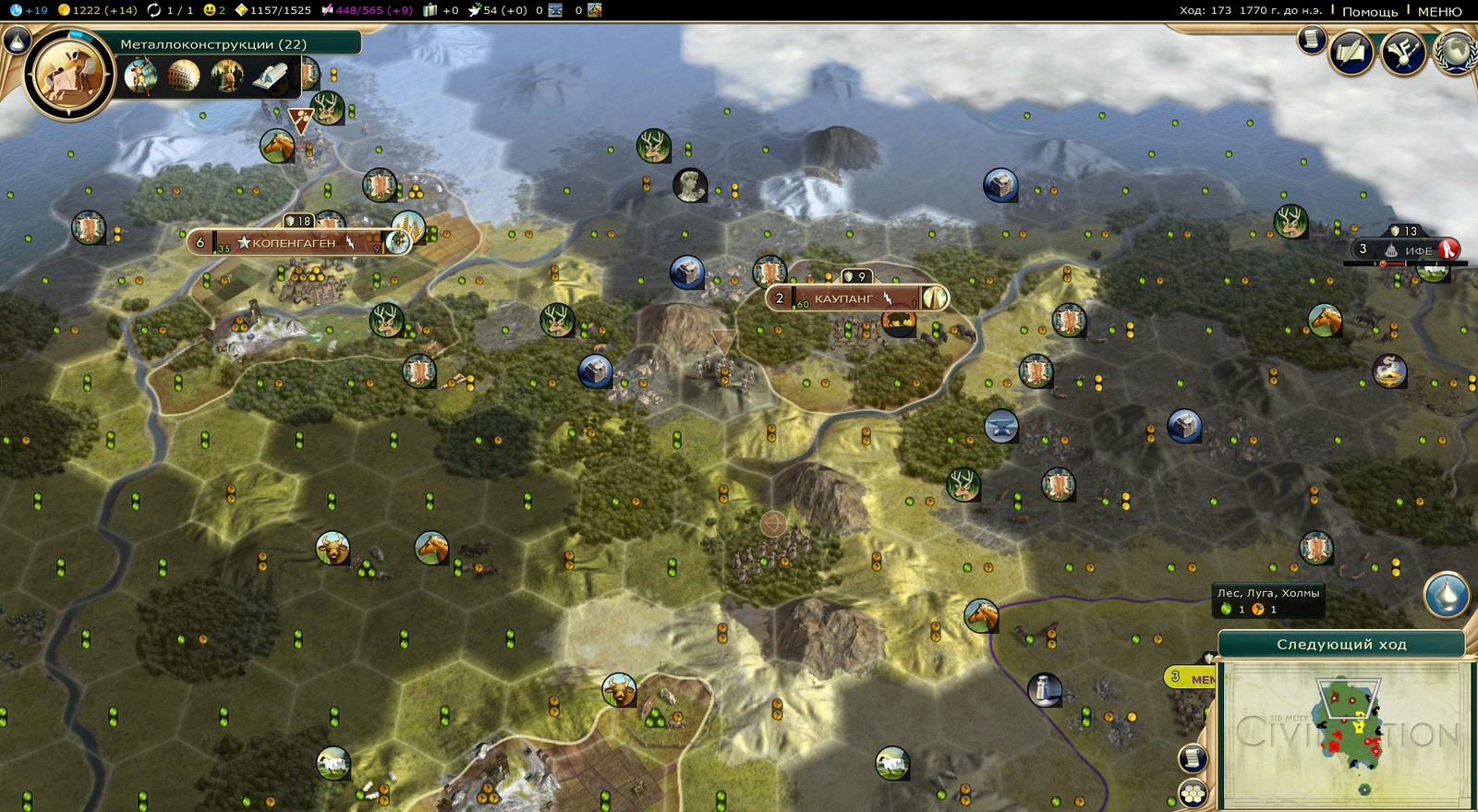Open the small scroll notification log icon
Viewport: 1478px width, 812px height.
click(x=1310, y=40)
